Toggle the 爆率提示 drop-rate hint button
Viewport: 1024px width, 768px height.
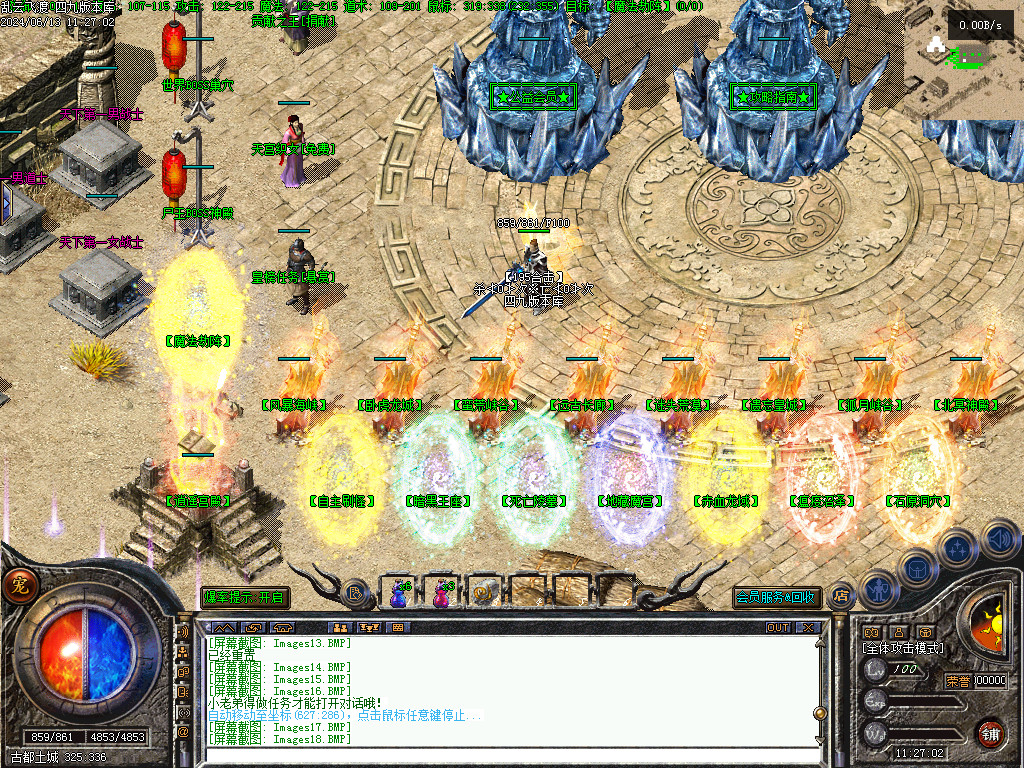click(x=245, y=597)
